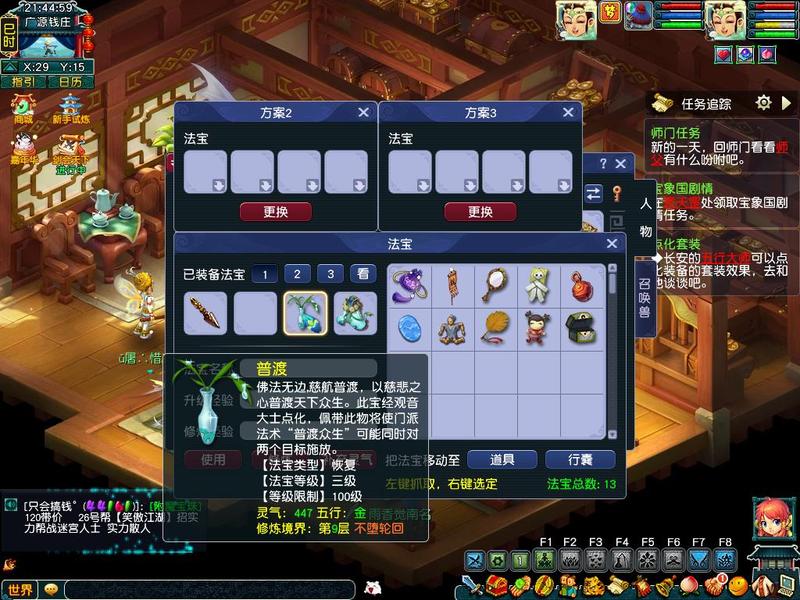
Task: Close the 方案2 panel
Action: [363, 113]
